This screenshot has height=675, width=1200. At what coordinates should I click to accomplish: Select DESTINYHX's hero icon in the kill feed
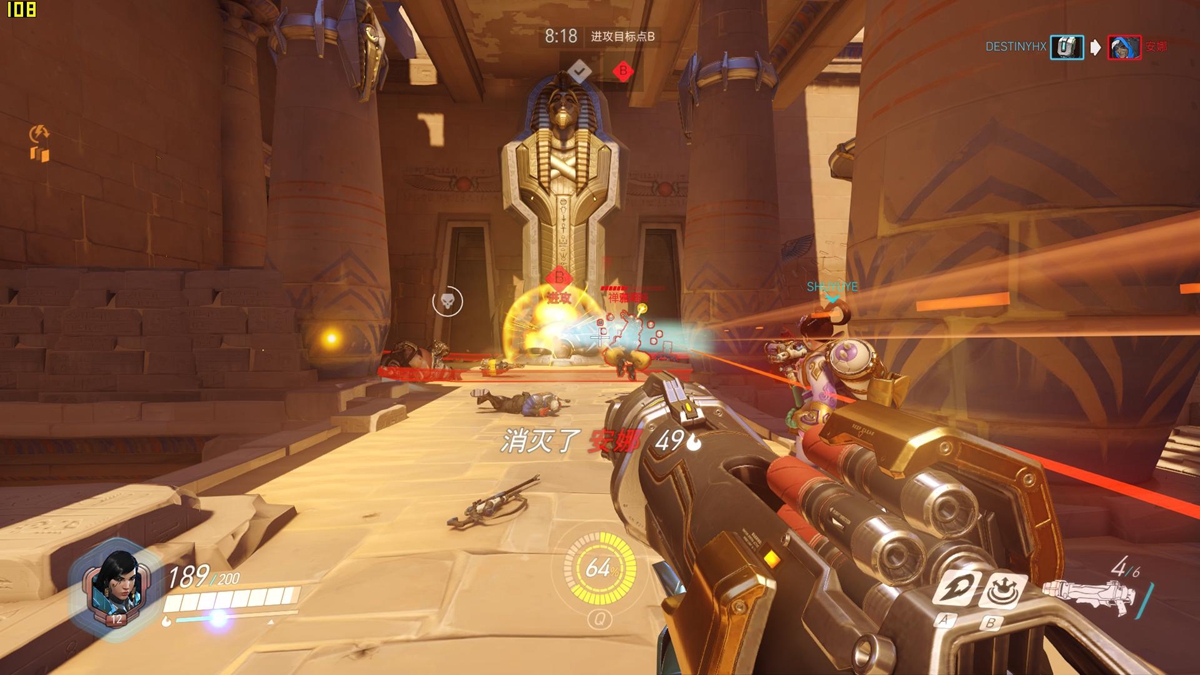(x=1066, y=46)
